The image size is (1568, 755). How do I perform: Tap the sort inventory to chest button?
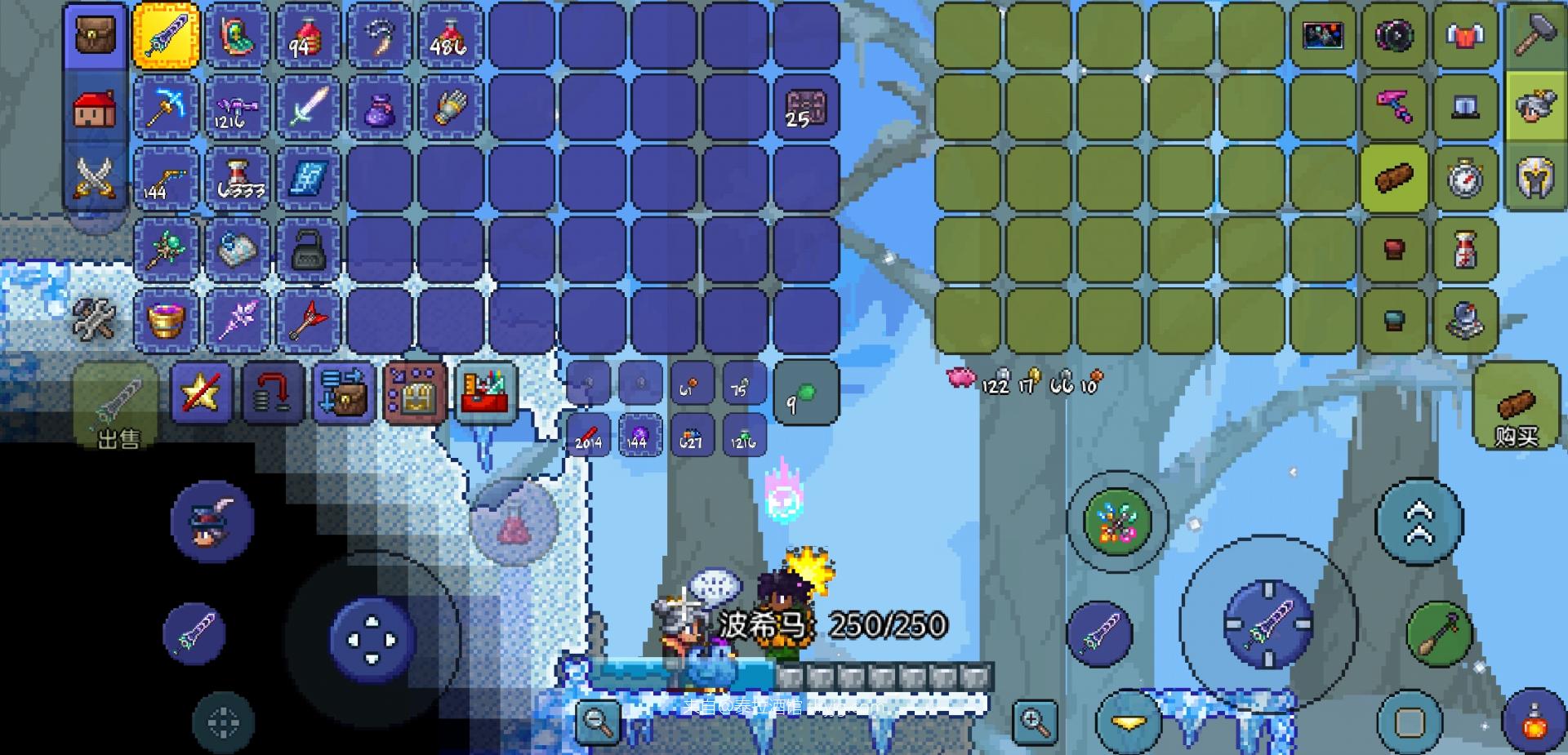(x=344, y=395)
